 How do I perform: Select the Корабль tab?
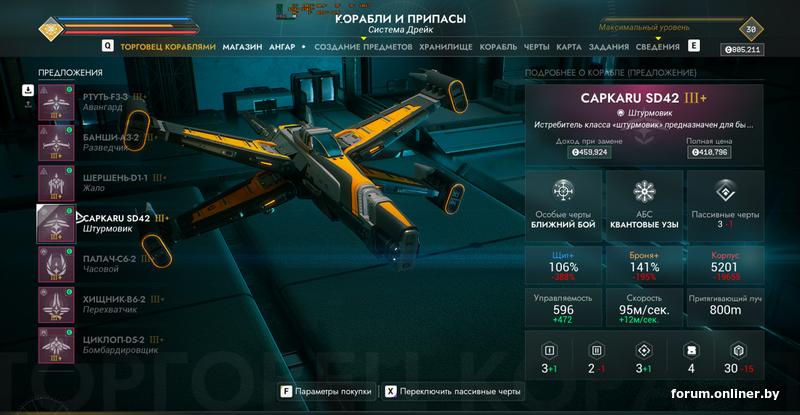click(498, 47)
